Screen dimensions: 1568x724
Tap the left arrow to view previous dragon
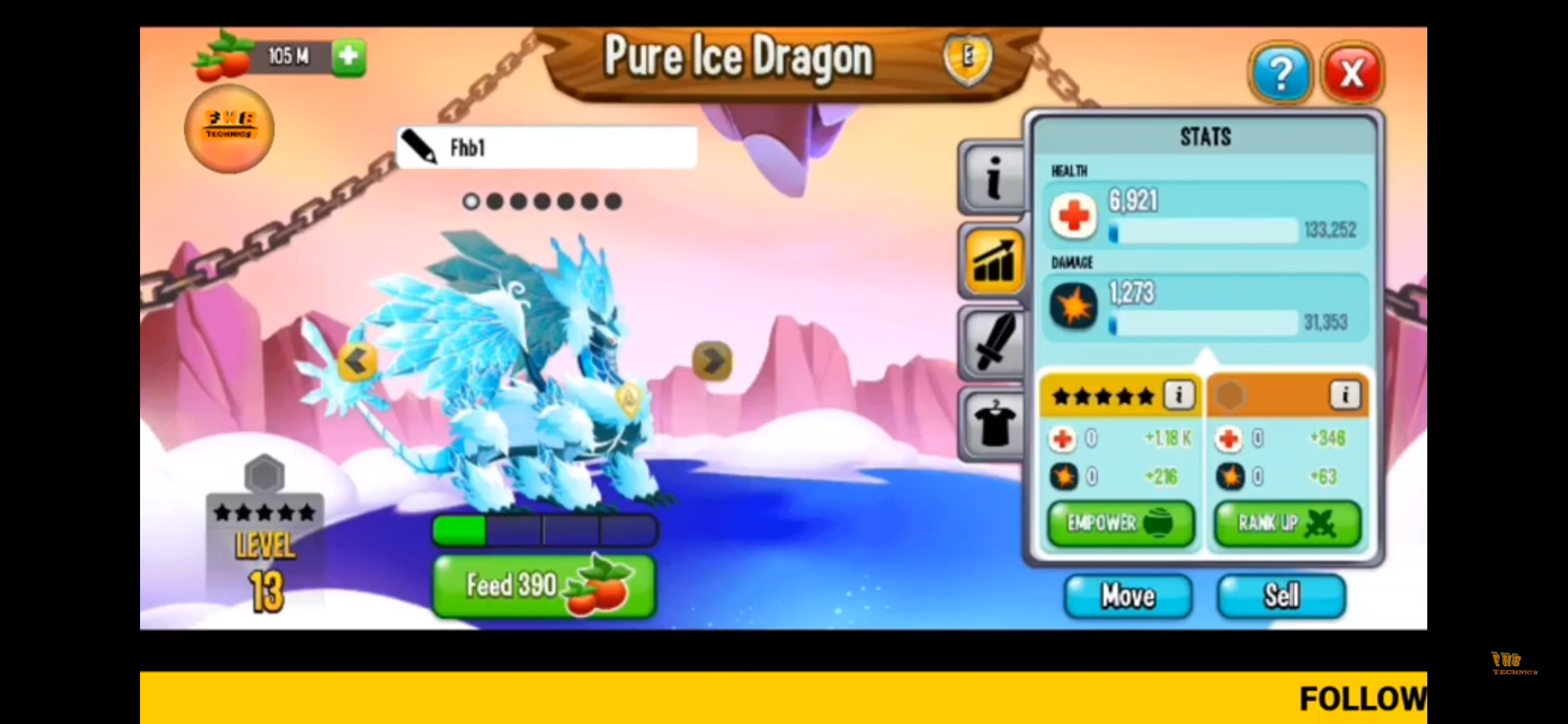click(x=357, y=362)
